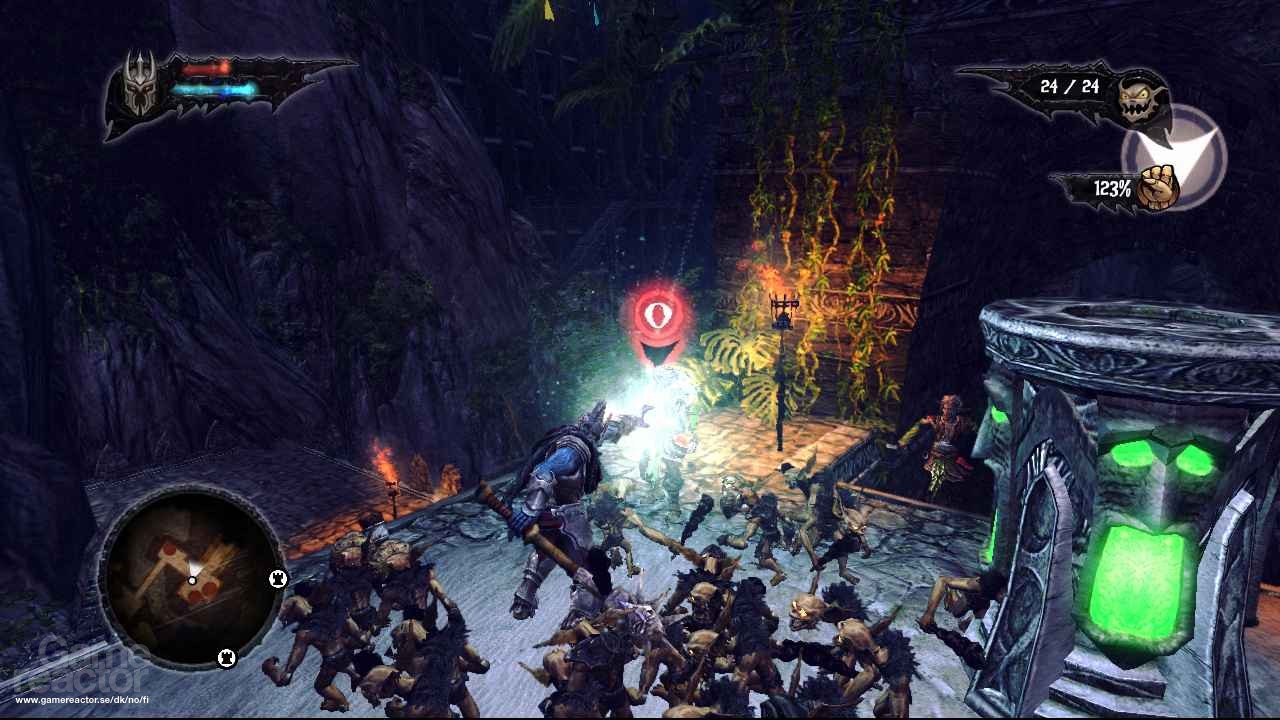Click the skull emblem on the health gauge

pos(140,88)
